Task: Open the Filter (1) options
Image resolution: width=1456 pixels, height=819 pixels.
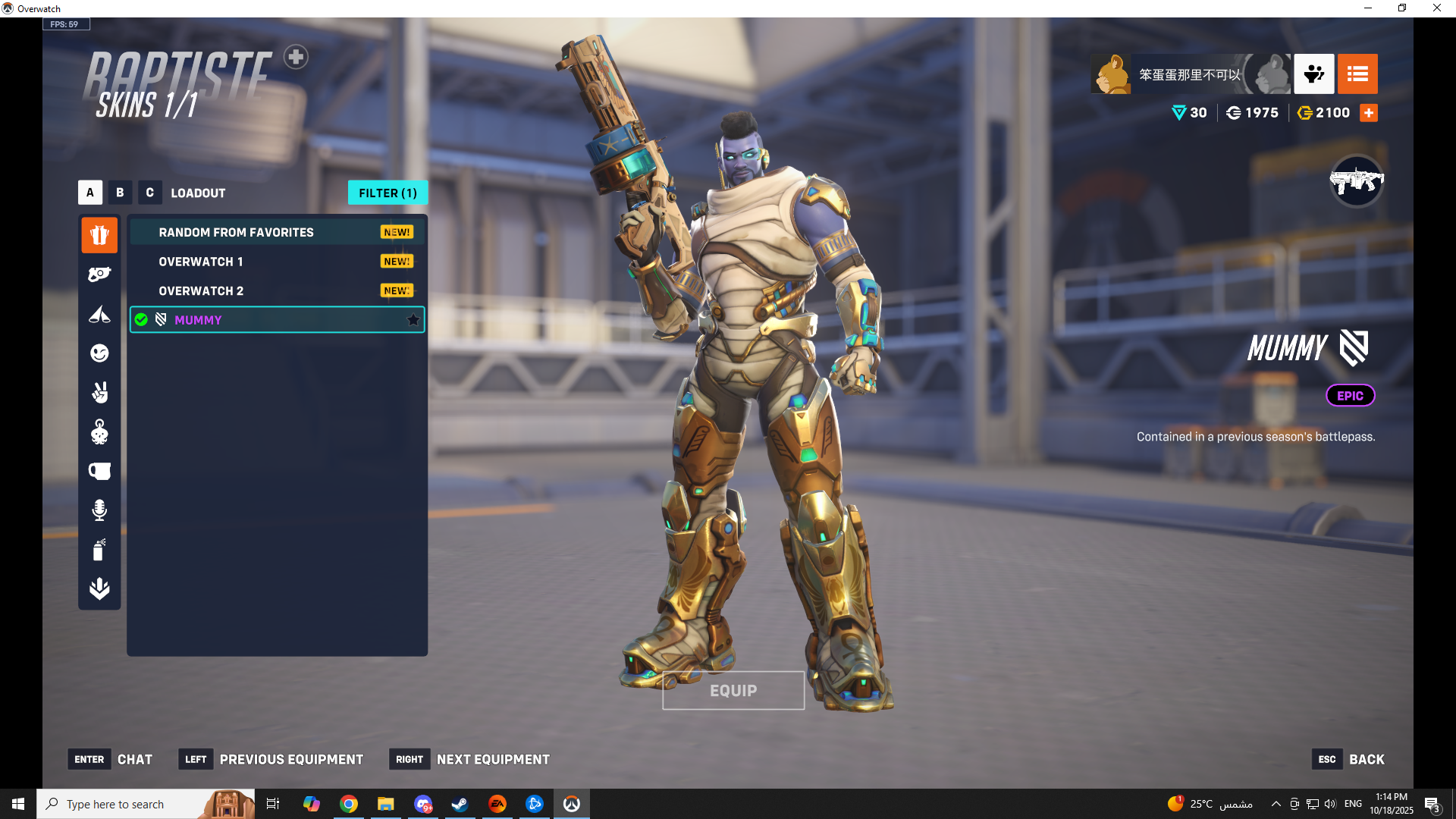Action: (x=388, y=193)
